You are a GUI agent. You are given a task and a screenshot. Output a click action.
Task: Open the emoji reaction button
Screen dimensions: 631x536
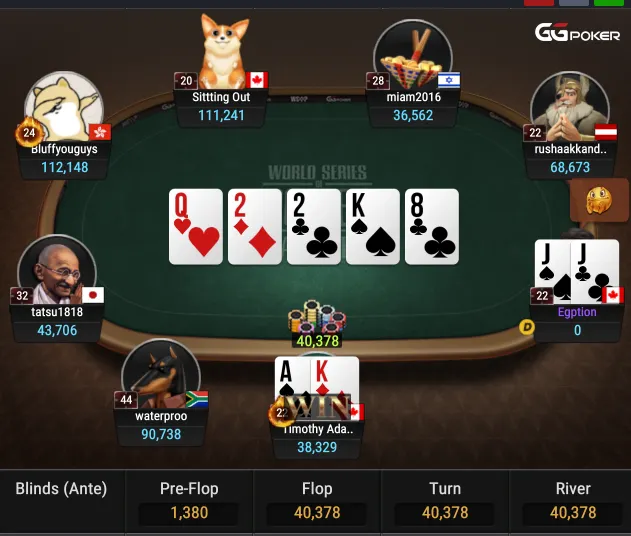(x=599, y=201)
